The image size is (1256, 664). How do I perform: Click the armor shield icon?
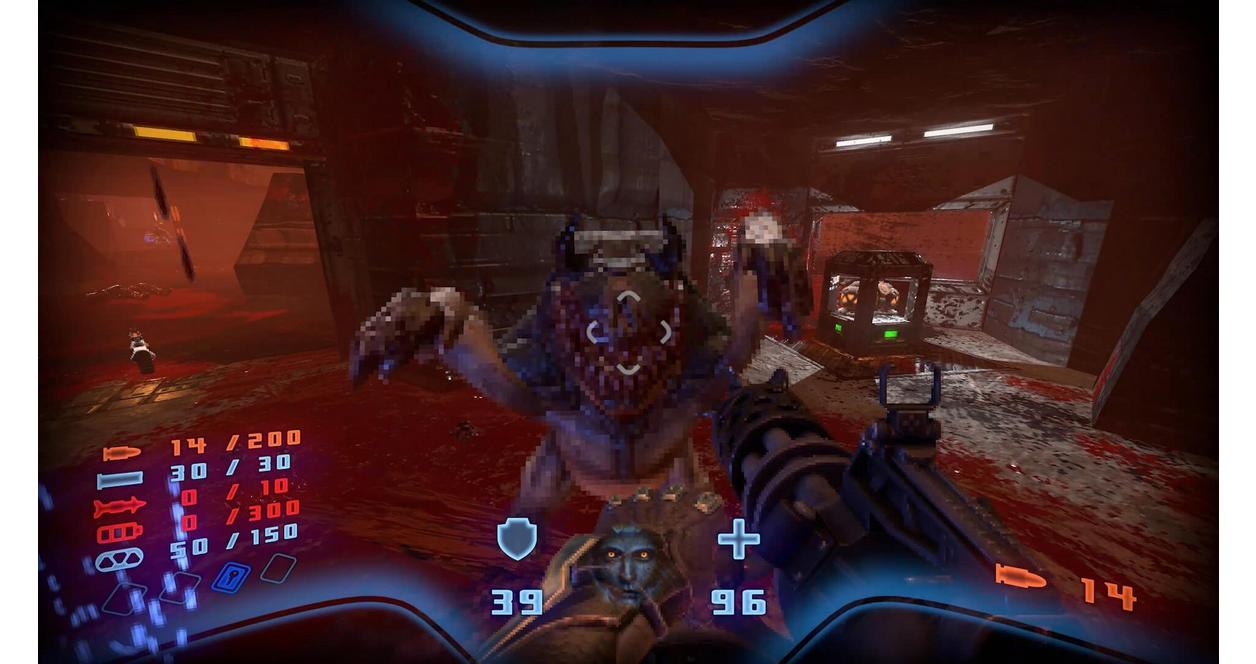tap(517, 539)
